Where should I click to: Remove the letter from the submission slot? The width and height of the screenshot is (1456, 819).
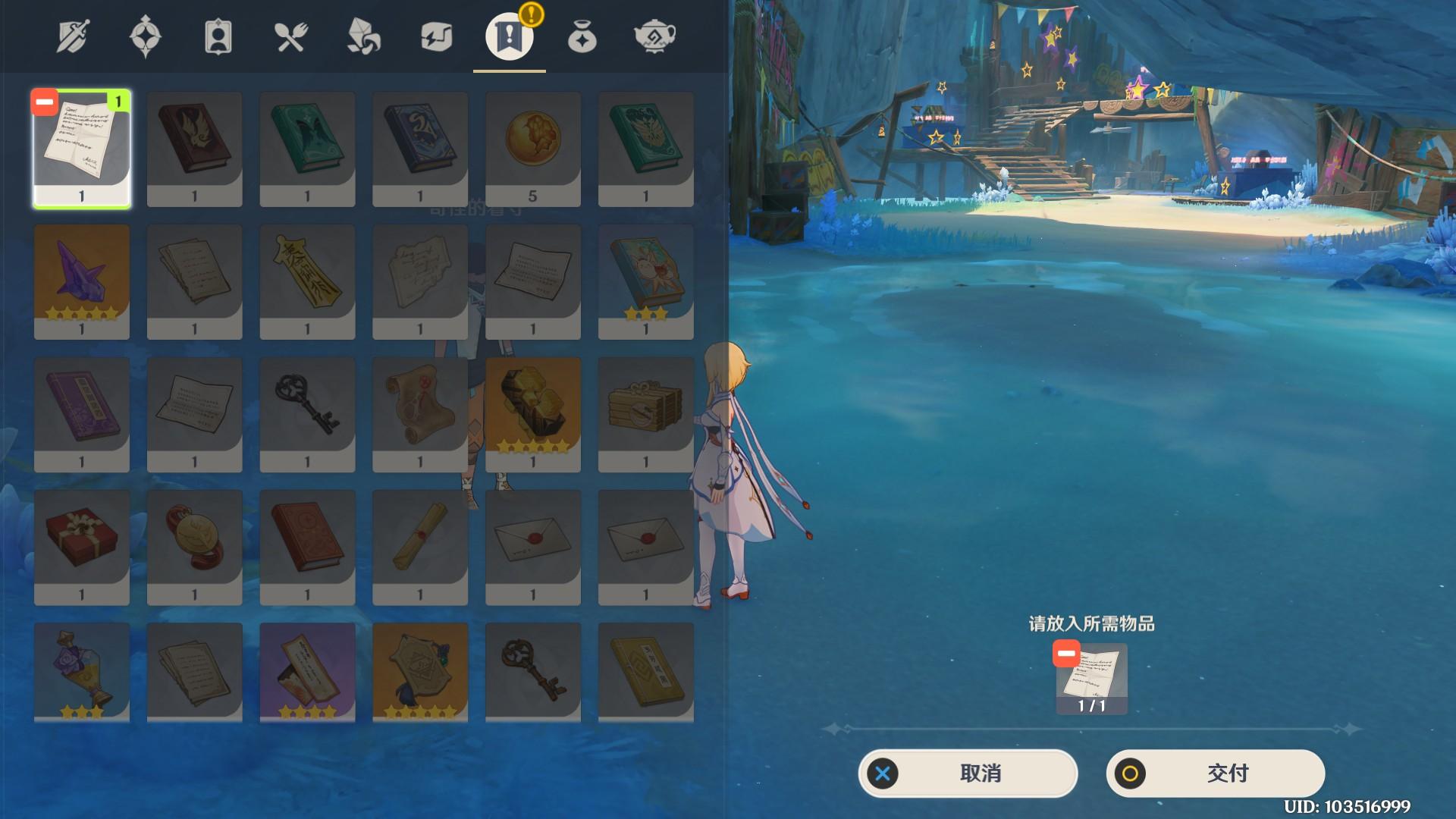1066,654
